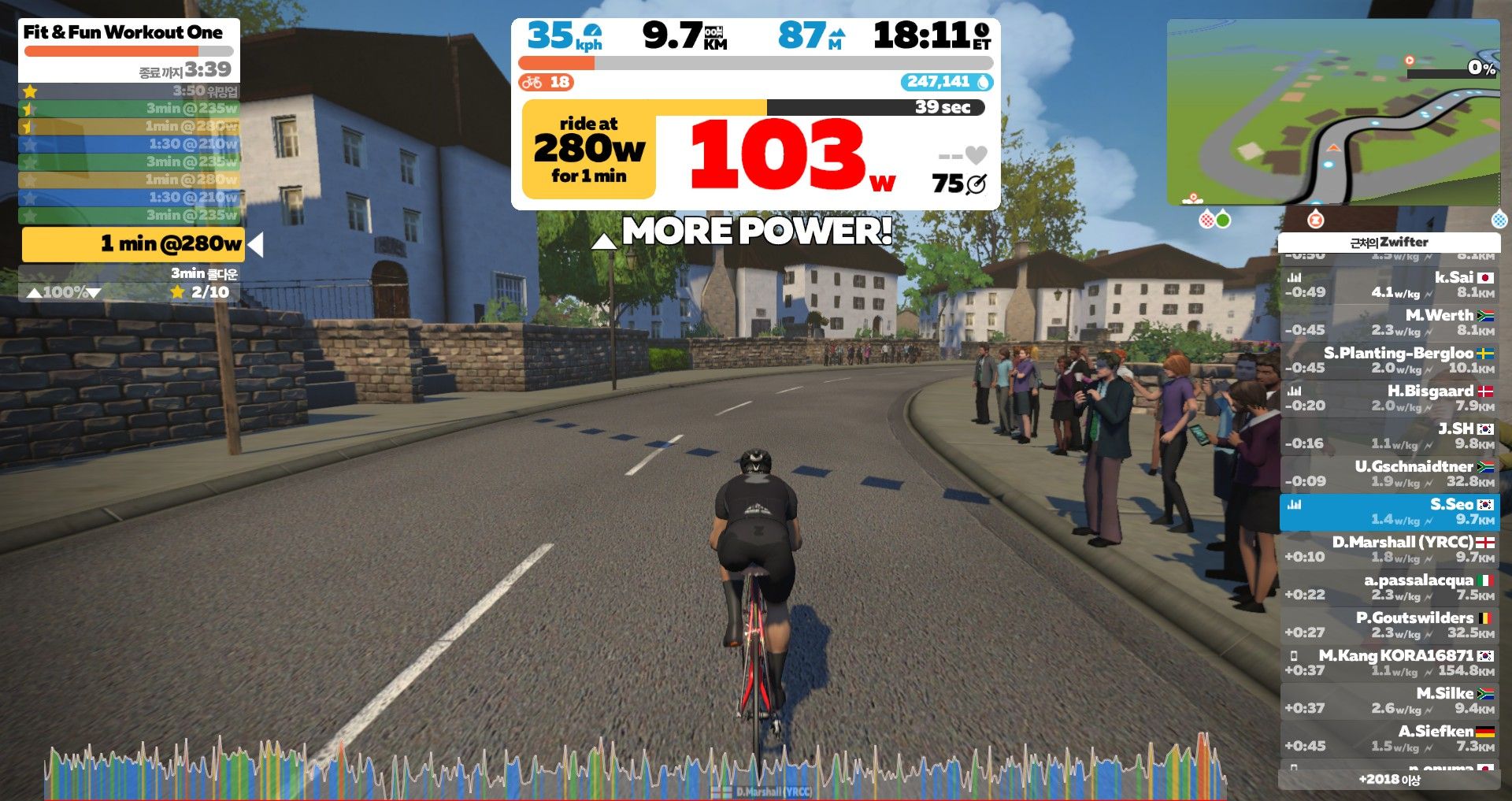
Task: Show the +2018 more riders entry
Action: coord(1389,780)
